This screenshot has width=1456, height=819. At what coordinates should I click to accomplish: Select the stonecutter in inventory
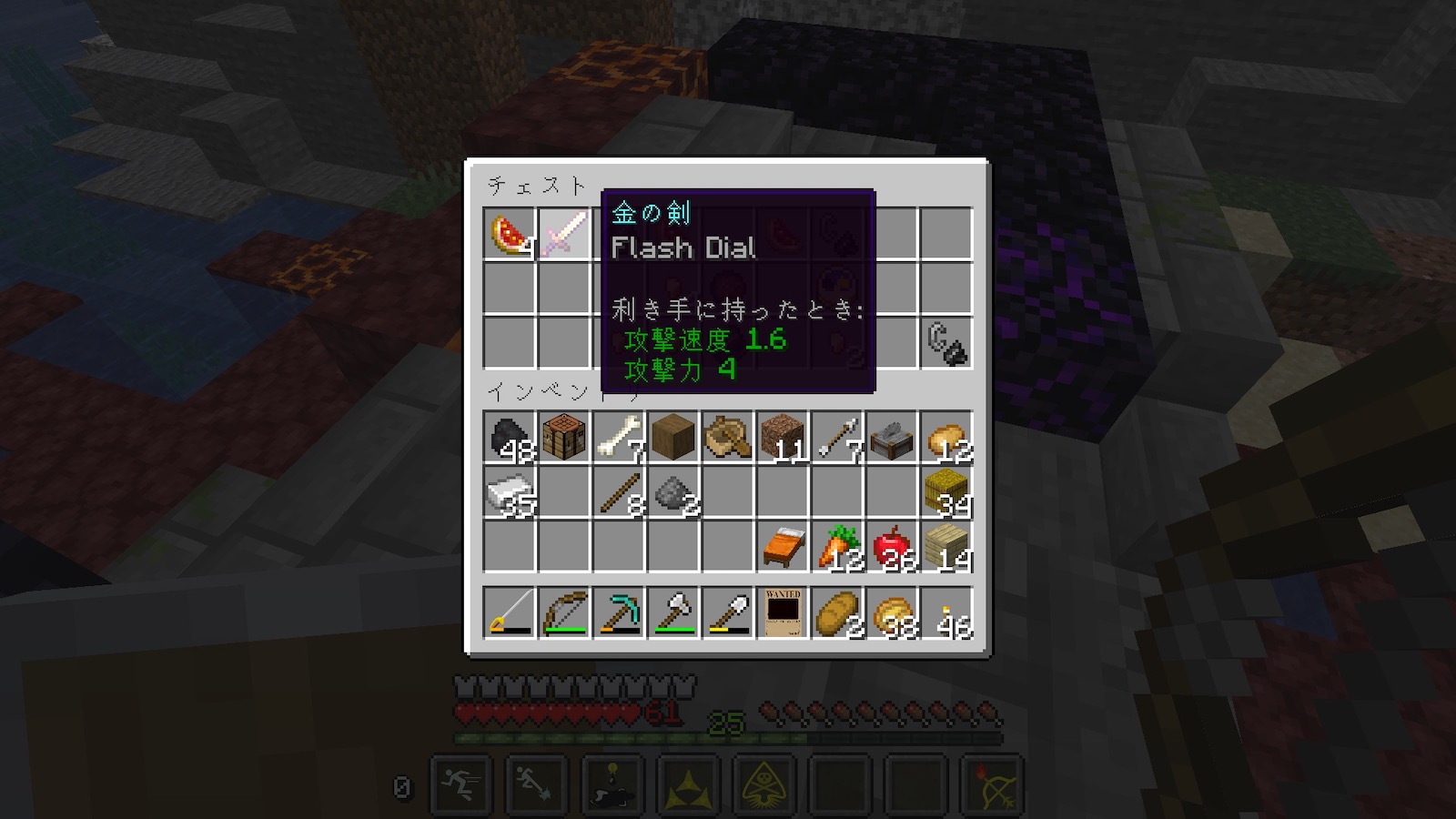pos(892,438)
